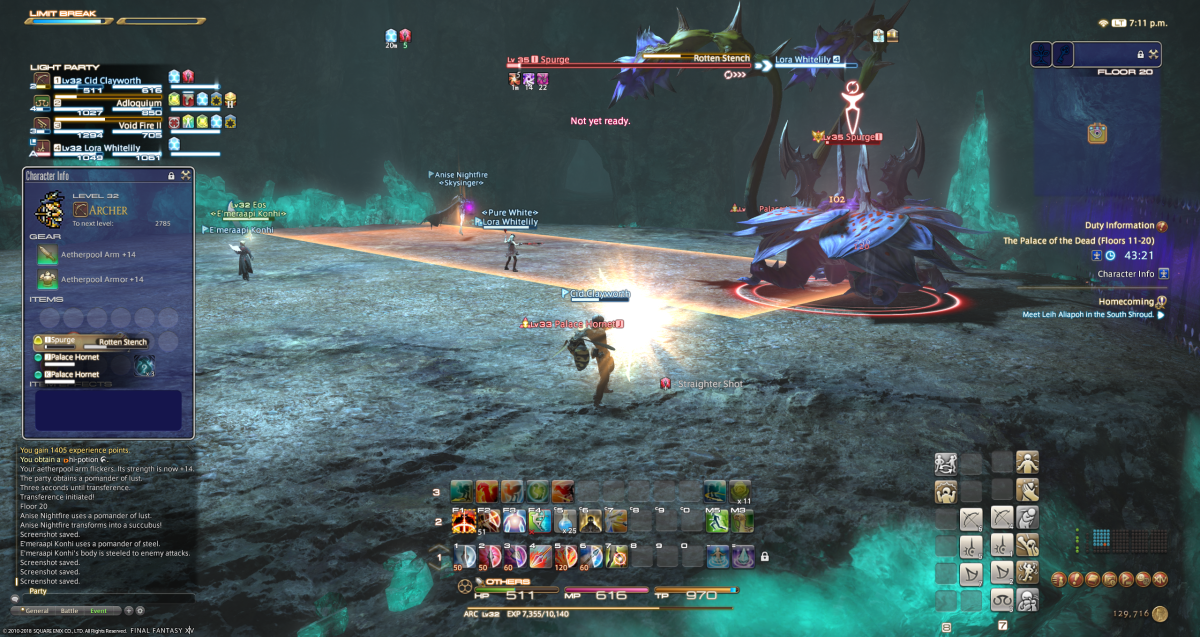Viewport: 1200px width, 637px height.
Task: Open the Homecoming quest entry
Action: 1127,300
